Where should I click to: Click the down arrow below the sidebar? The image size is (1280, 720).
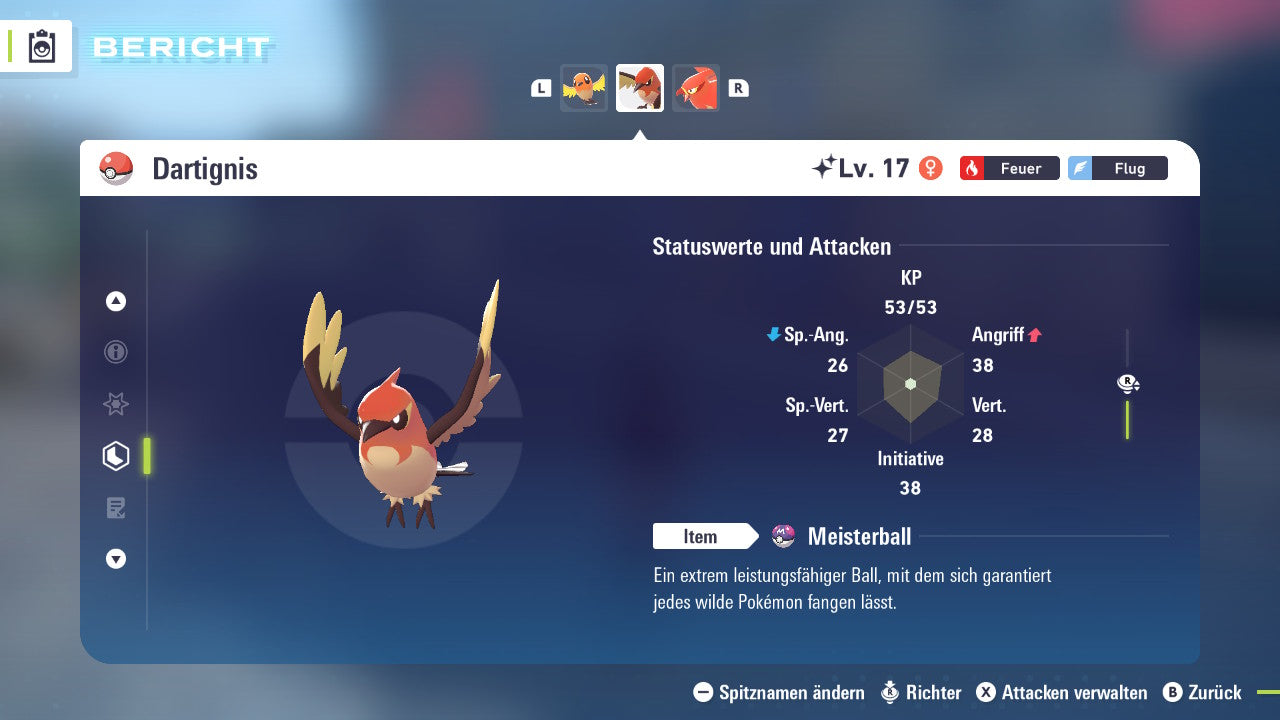click(x=116, y=559)
